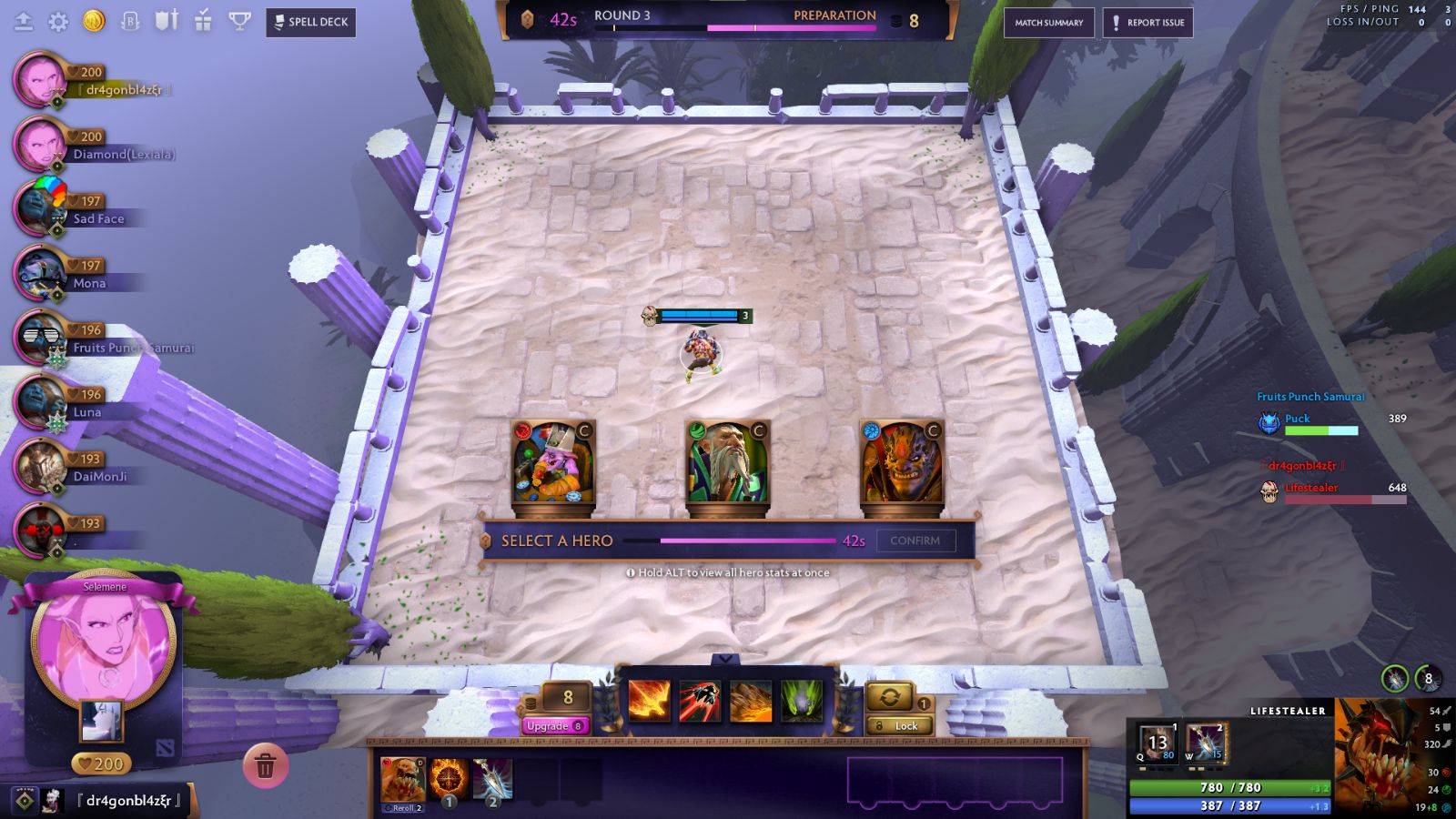Viewport: 1456px width, 819px height.
Task: Open the Battle Pass icon
Action: pyautogui.click(x=130, y=21)
